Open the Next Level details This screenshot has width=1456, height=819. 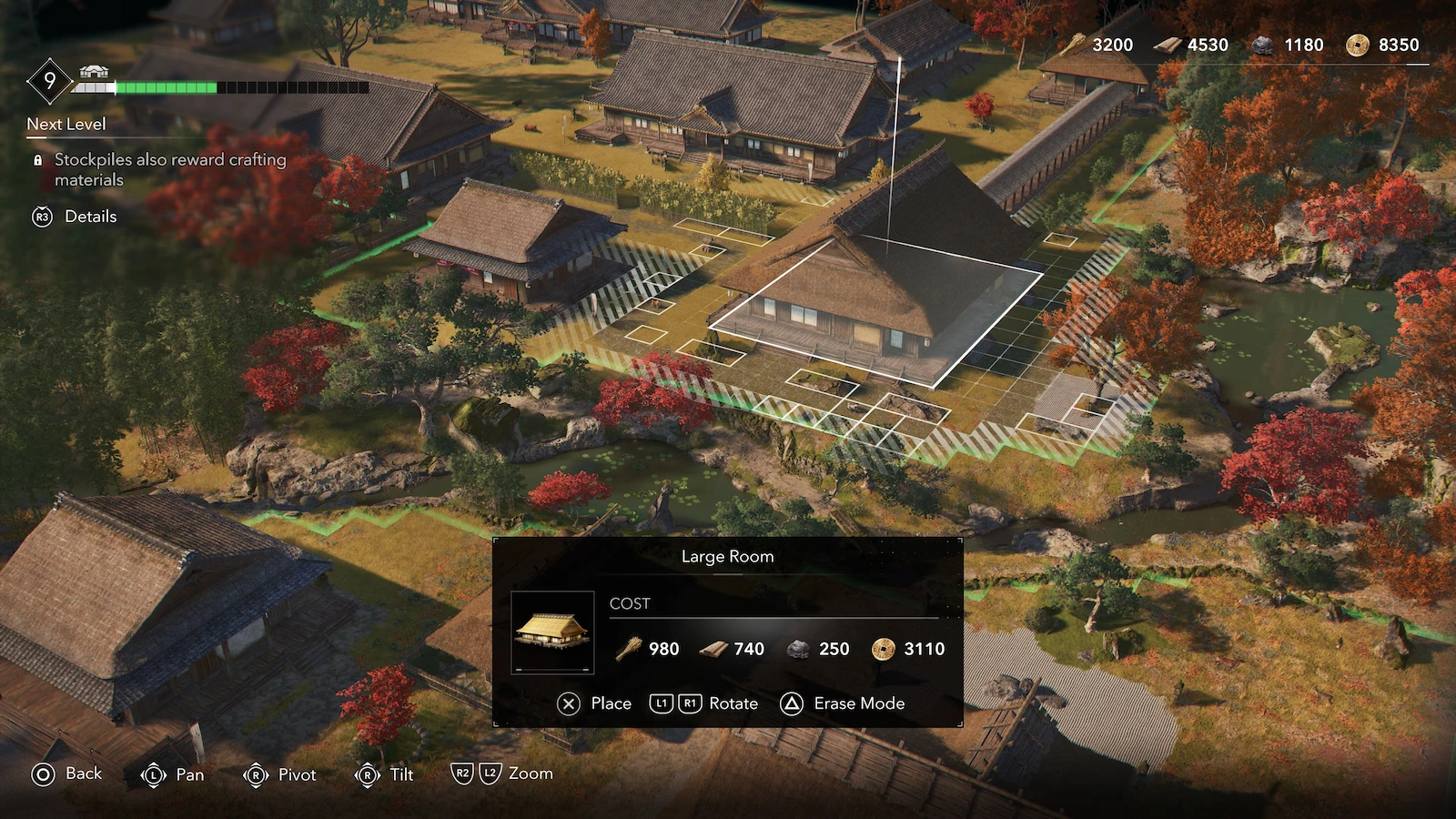click(x=66, y=125)
